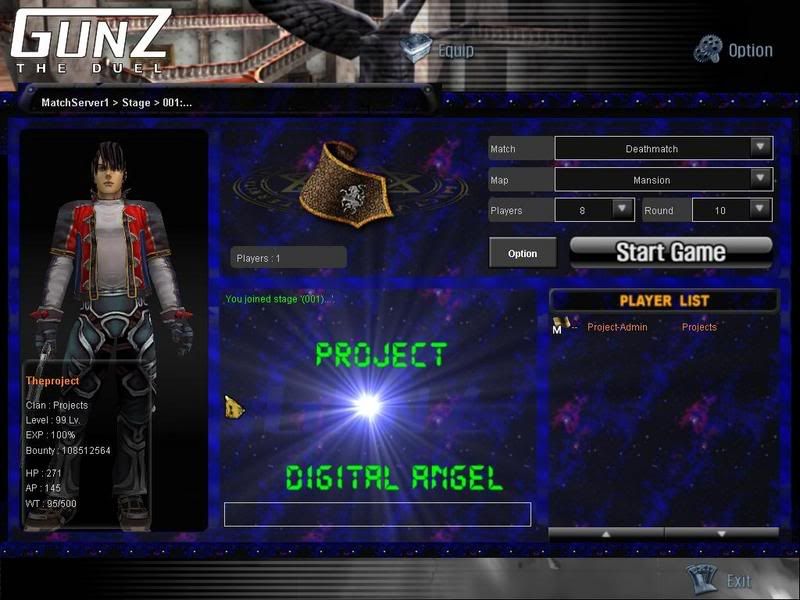Click the stage Option button
Screen dimensions: 800x600
(522, 253)
